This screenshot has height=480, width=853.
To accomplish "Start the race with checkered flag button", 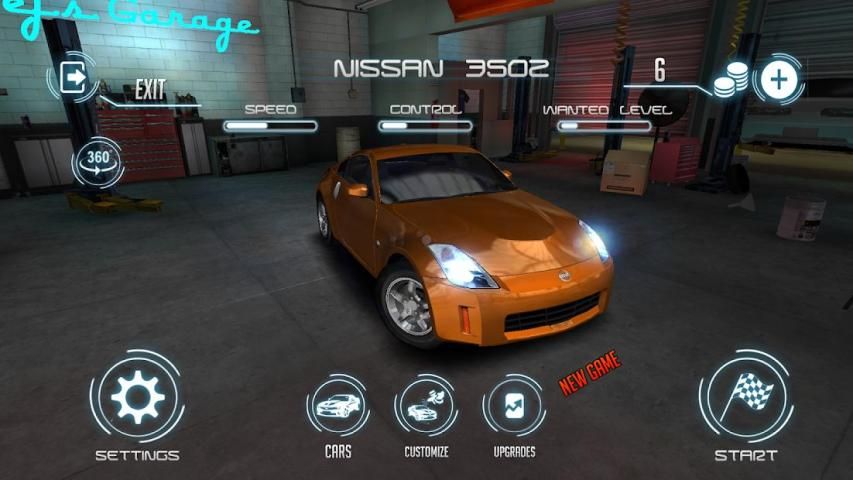I will point(746,397).
